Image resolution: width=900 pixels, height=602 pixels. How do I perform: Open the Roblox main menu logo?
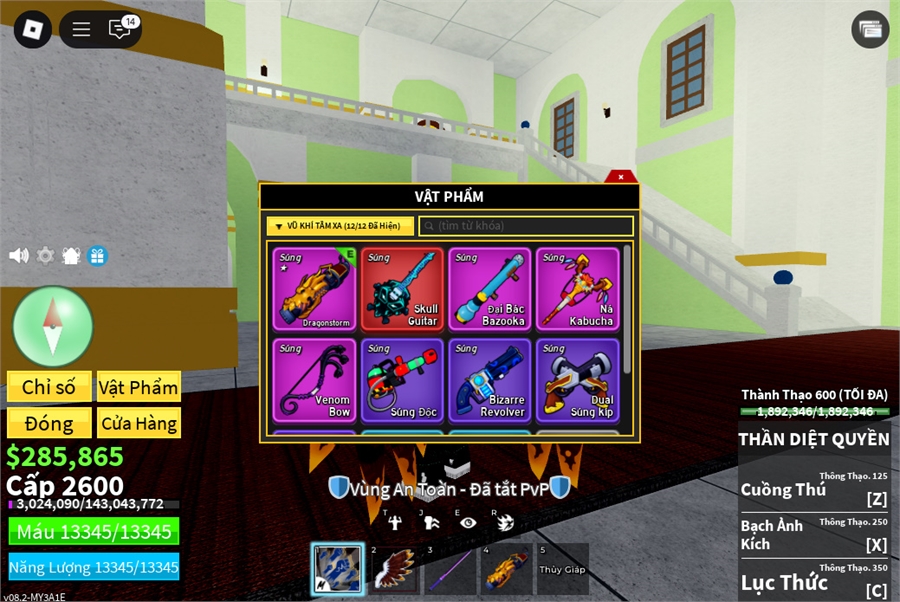(x=32, y=29)
